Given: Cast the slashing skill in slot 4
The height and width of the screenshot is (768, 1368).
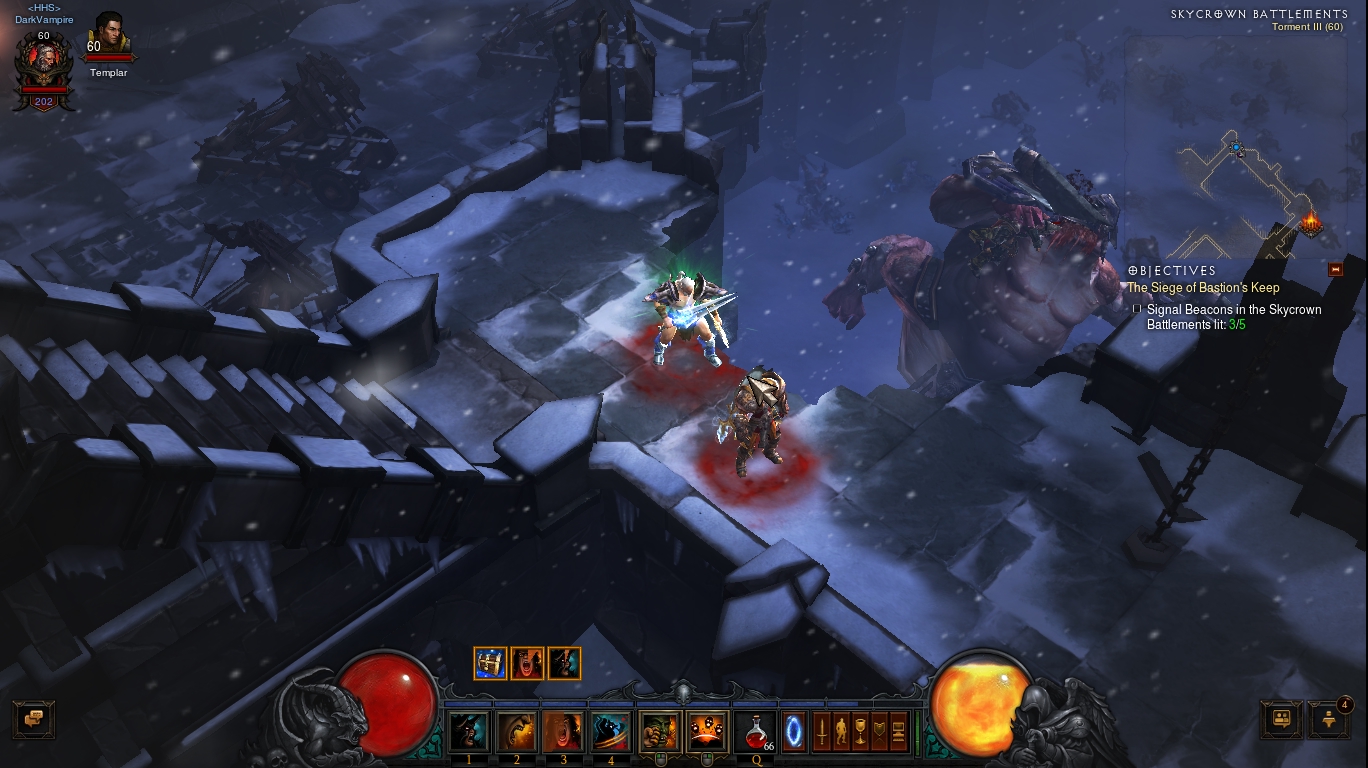Looking at the screenshot, I should [x=610, y=732].
